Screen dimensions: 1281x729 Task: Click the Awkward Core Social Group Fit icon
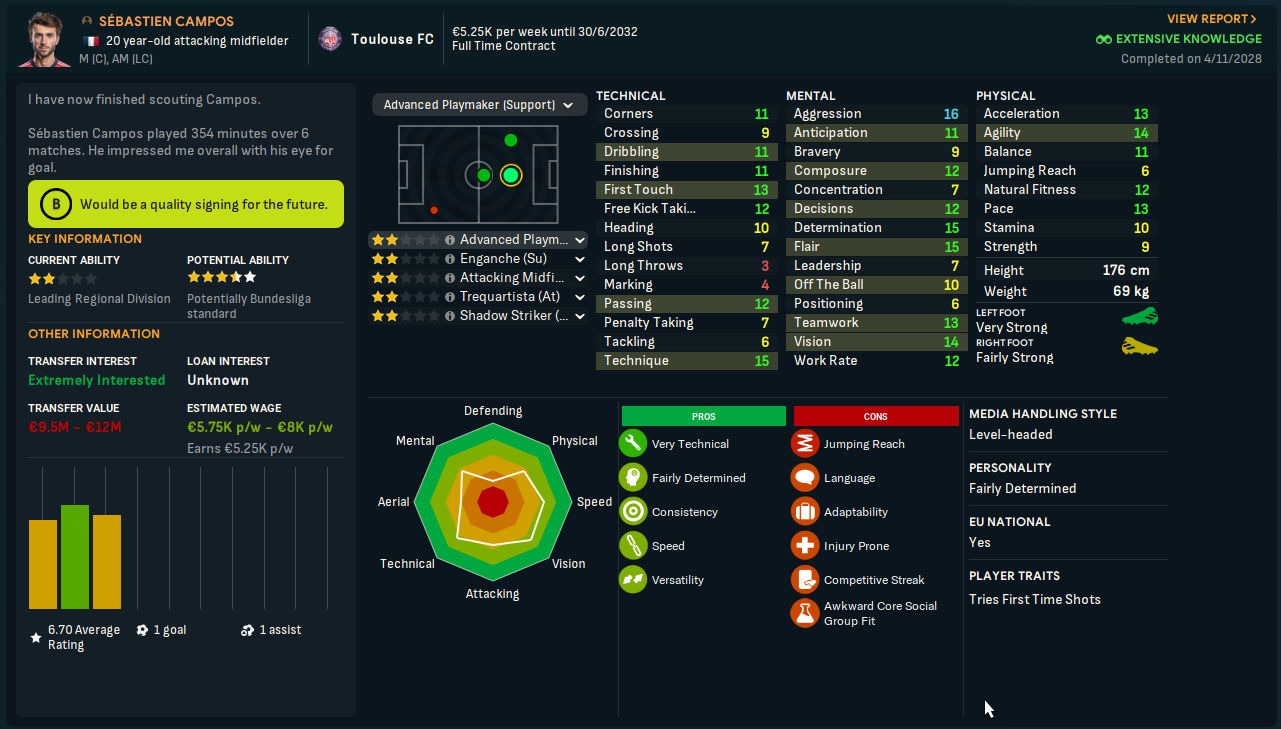[x=805, y=613]
